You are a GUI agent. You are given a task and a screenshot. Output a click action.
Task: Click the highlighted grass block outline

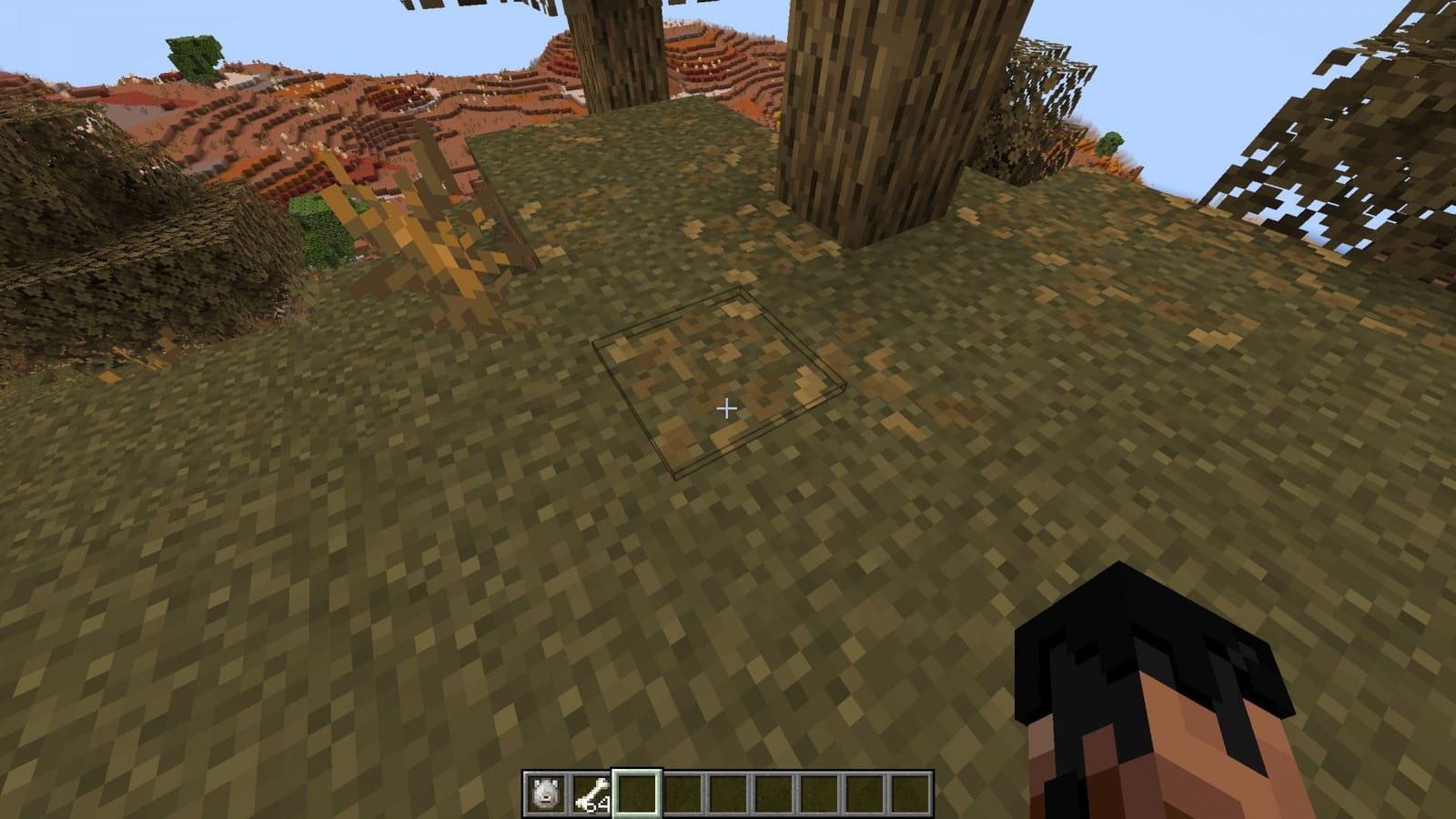tap(719, 382)
